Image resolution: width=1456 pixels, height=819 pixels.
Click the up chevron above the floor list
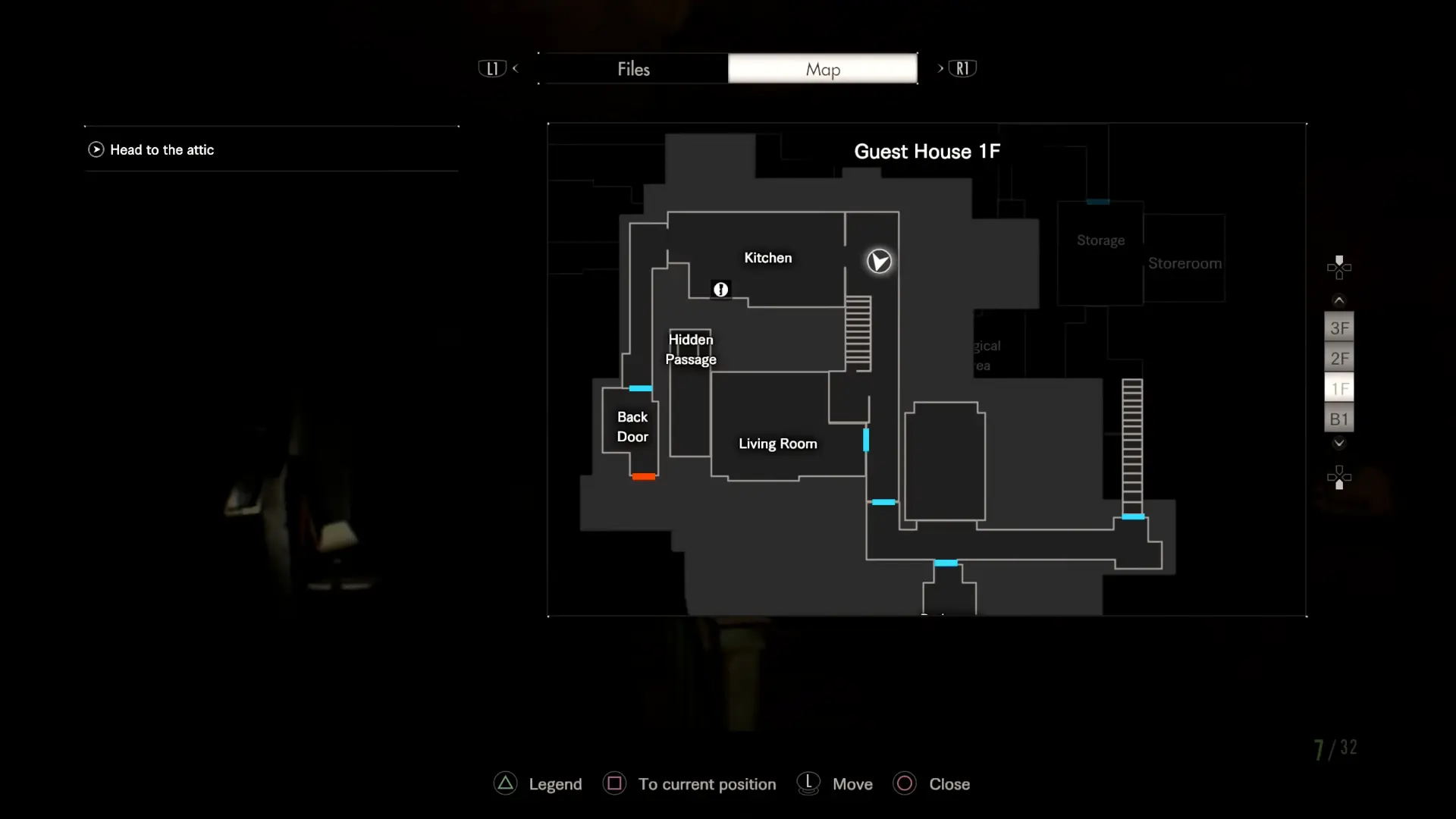click(x=1338, y=300)
